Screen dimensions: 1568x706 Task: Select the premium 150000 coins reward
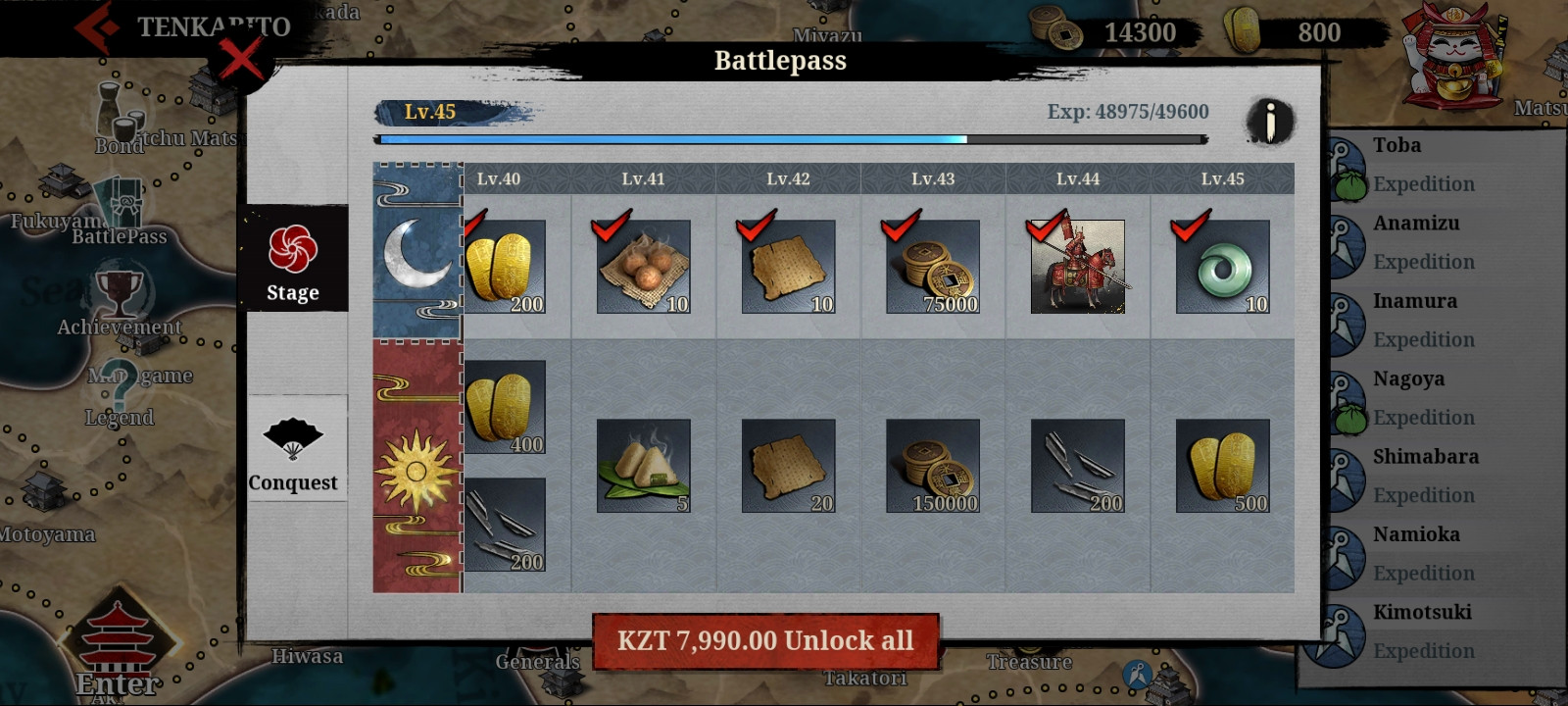point(932,466)
